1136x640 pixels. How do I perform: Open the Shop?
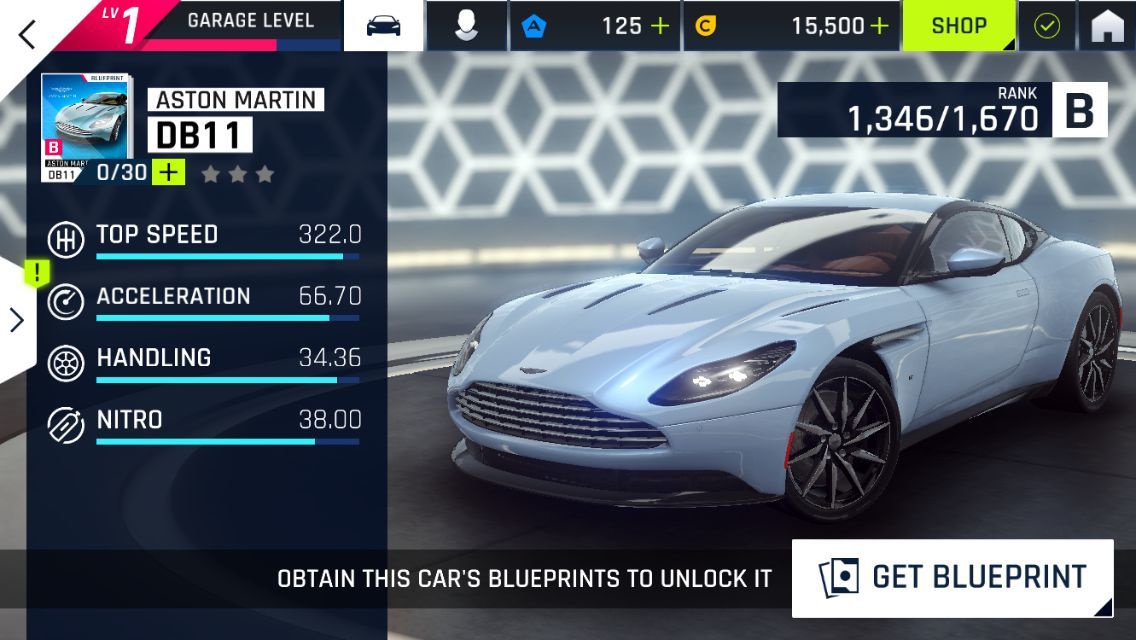pos(959,26)
